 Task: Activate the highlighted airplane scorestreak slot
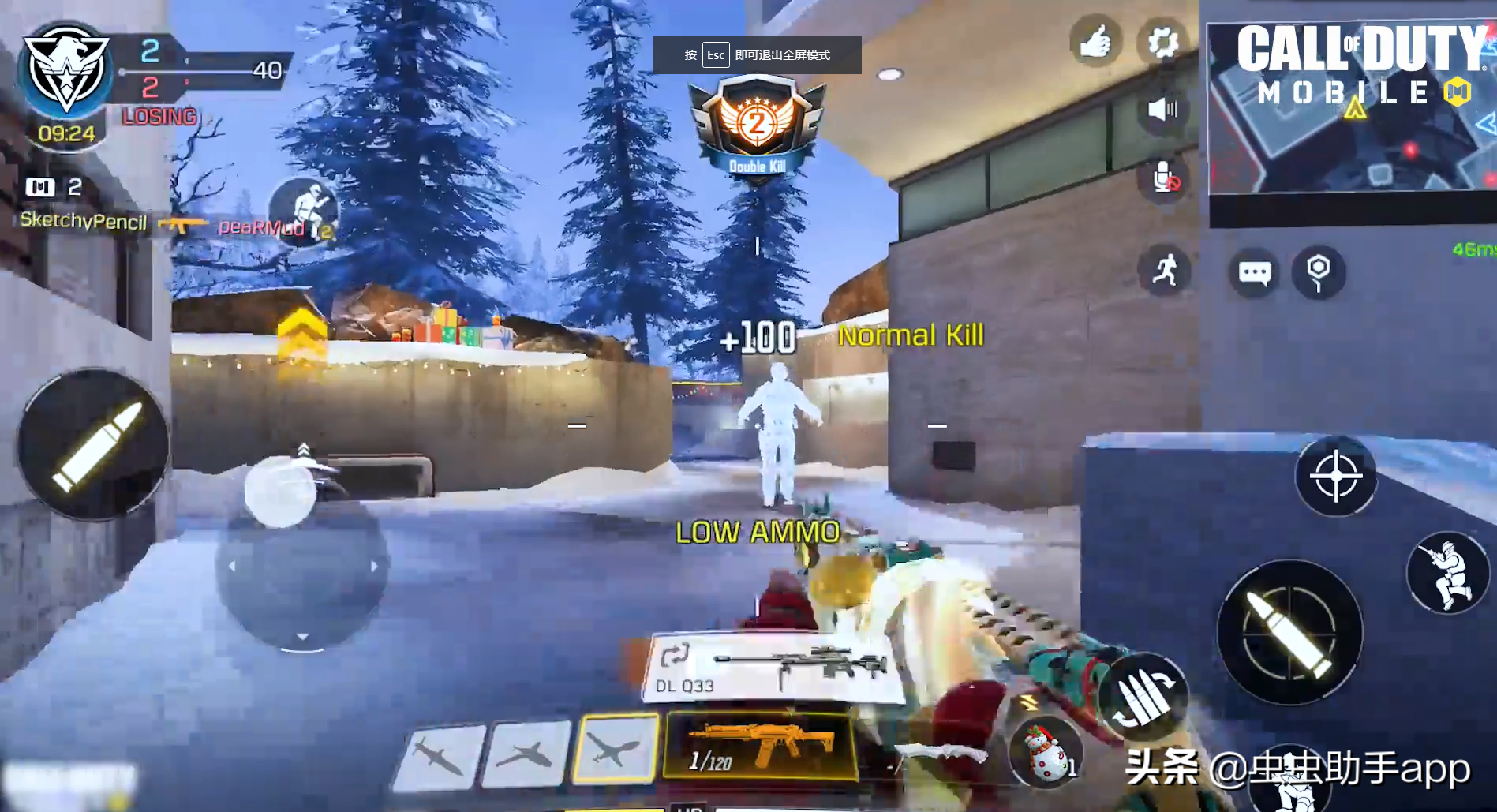pyautogui.click(x=616, y=748)
